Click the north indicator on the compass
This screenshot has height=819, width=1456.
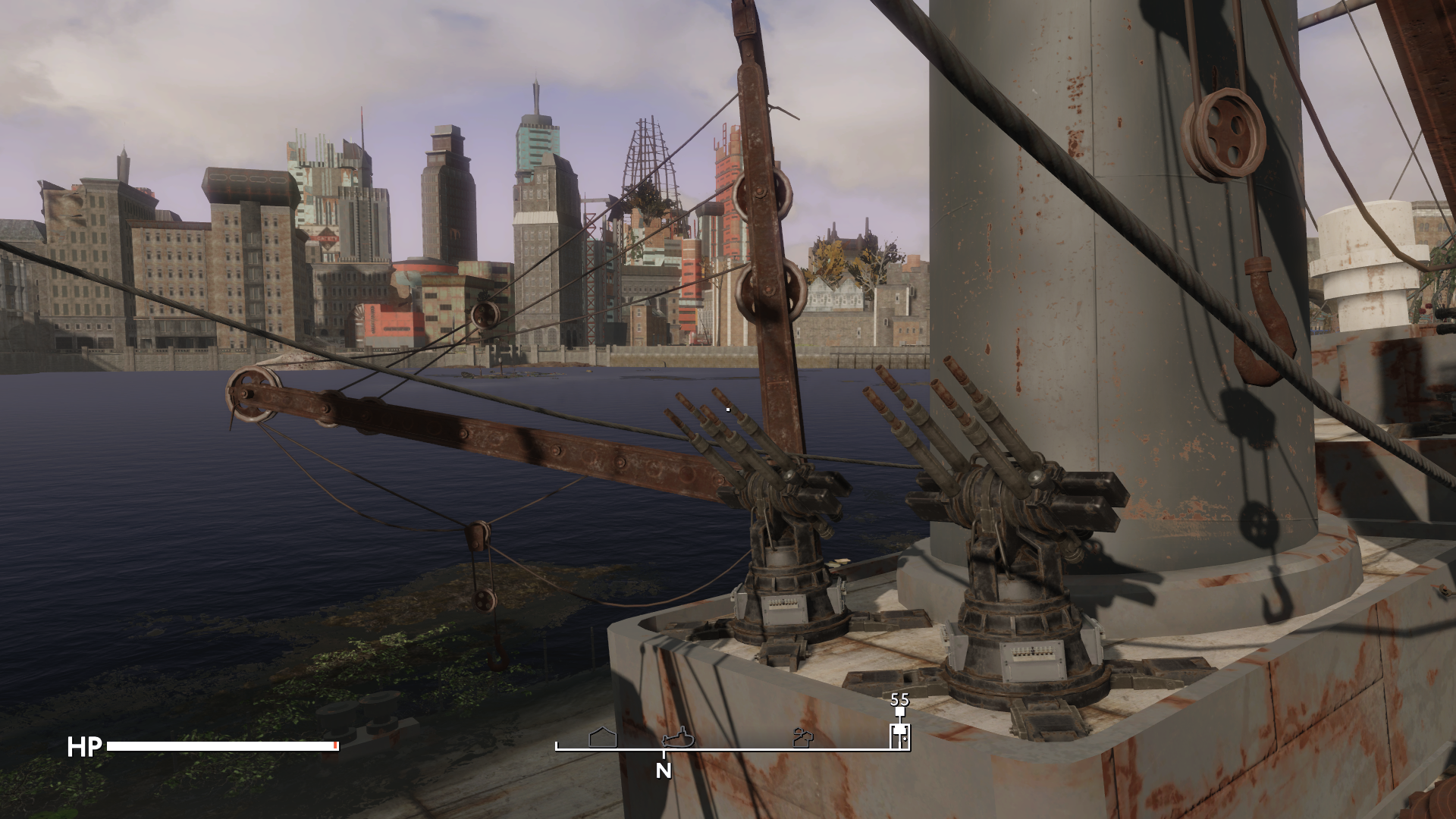664,770
